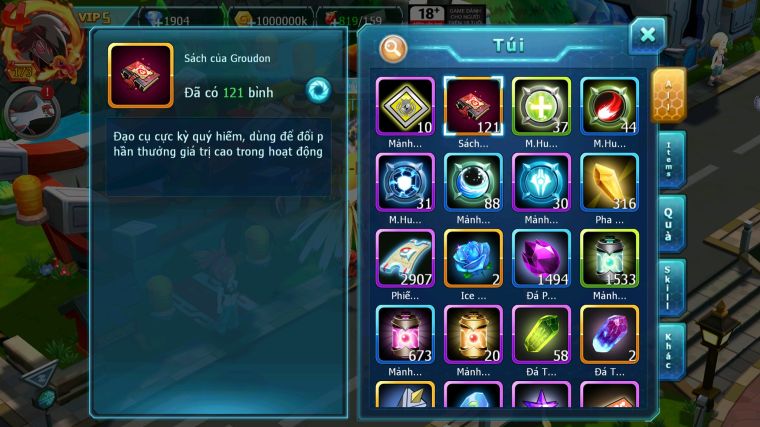The image size is (760, 427).
Task: Select the purple gem with 1494
Action: (541, 257)
